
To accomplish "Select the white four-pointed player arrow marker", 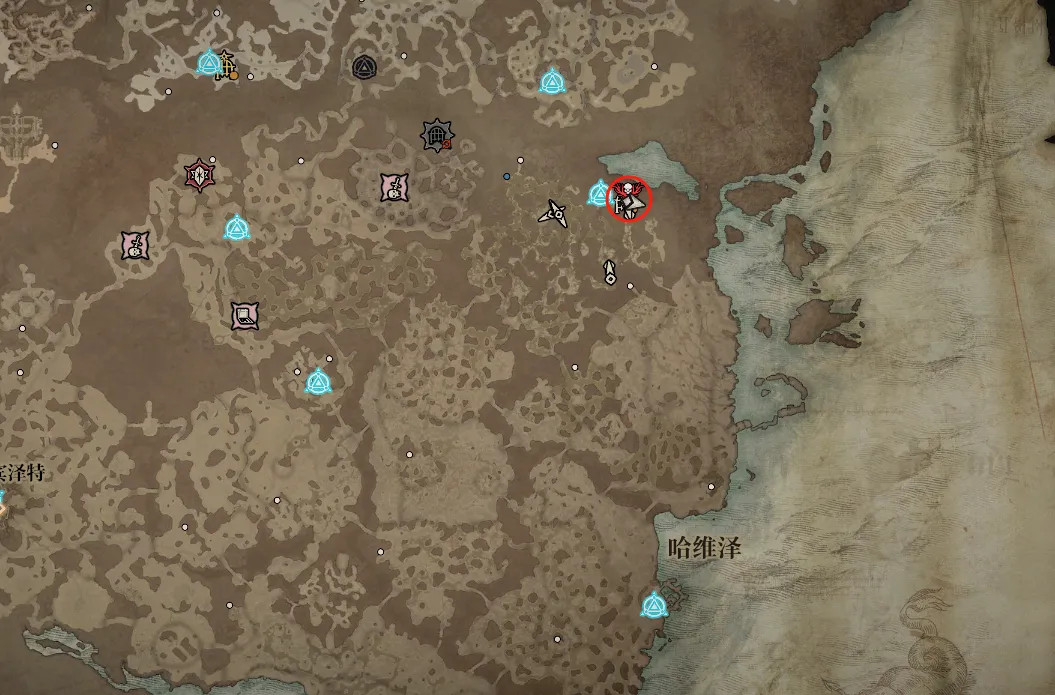I will click(553, 212).
